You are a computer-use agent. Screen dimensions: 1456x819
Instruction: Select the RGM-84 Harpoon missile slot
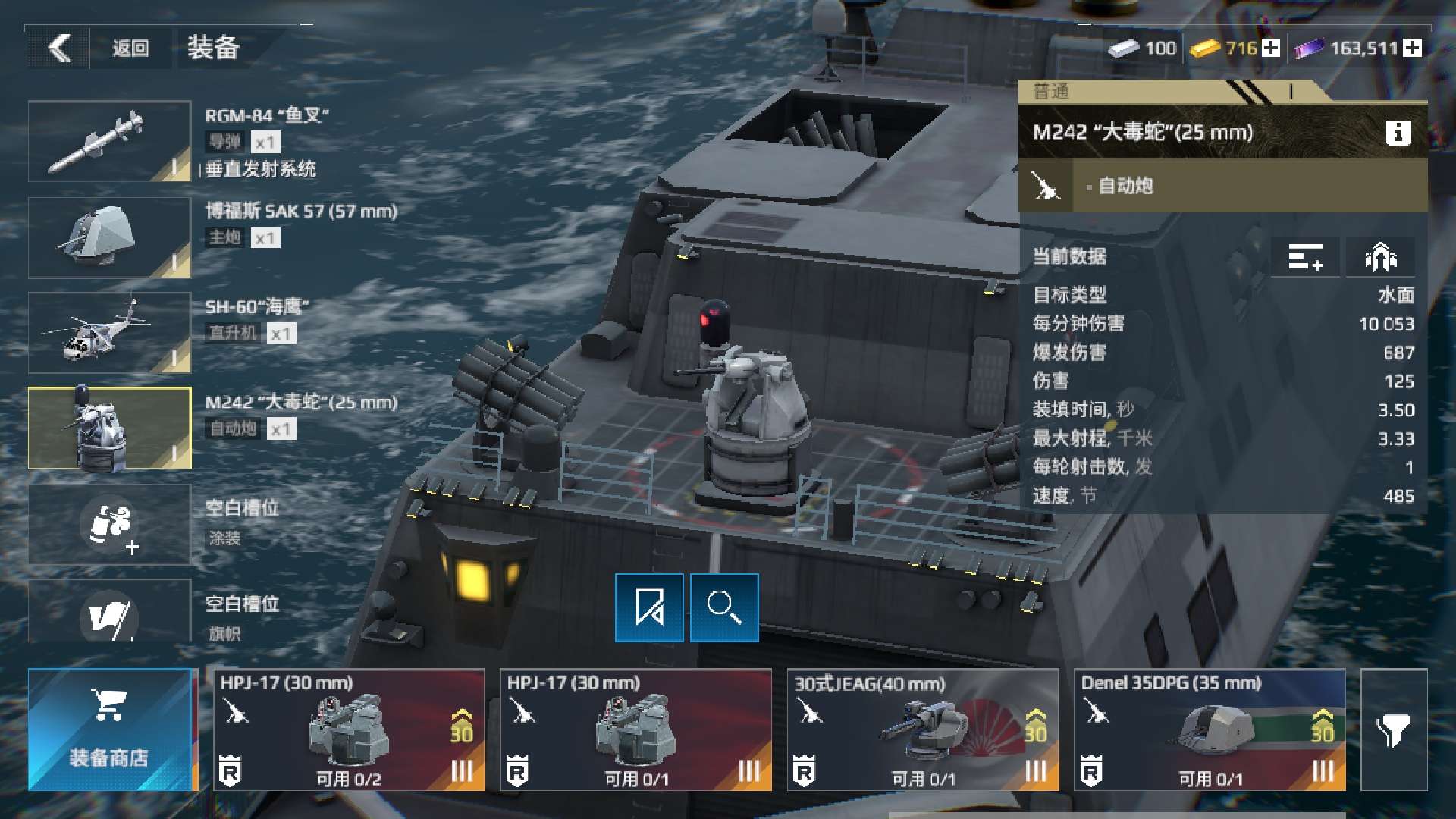pos(109,142)
